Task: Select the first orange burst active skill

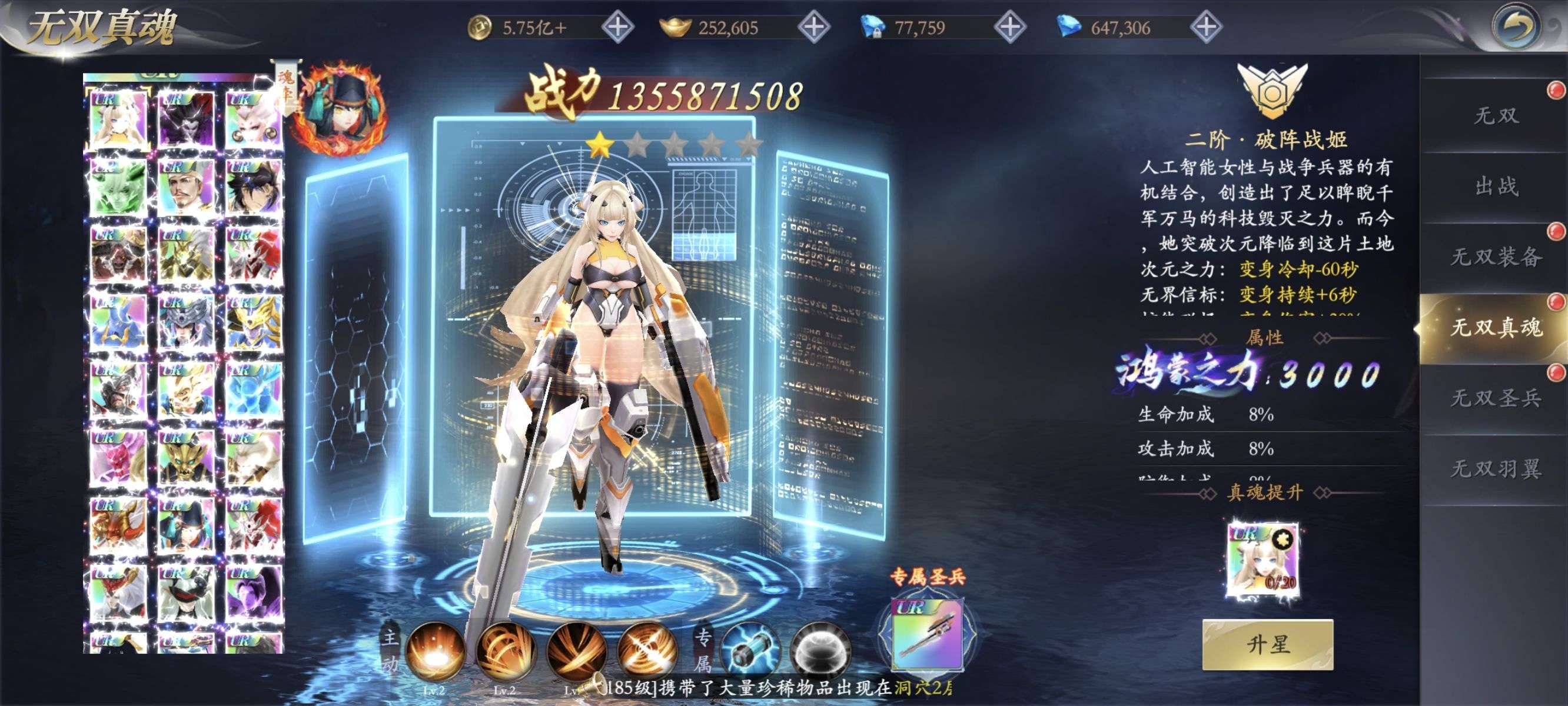Action: (x=434, y=651)
